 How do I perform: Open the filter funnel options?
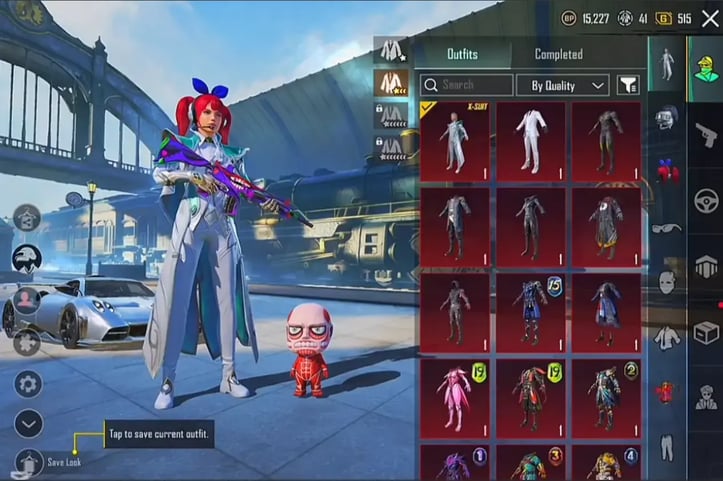628,85
